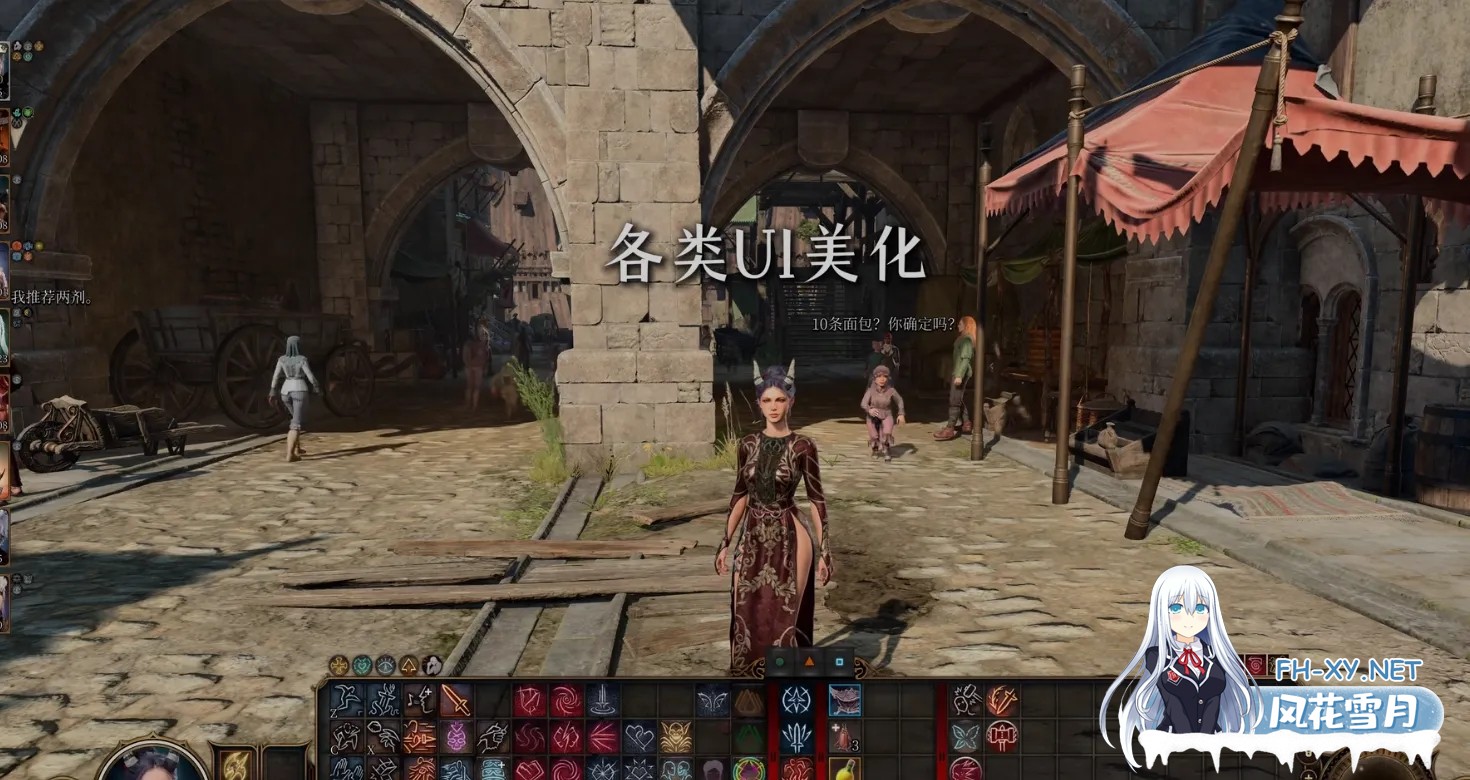This screenshot has height=780, width=1470.
Task: Toggle the blue square filter above the hotbar
Action: (x=841, y=663)
